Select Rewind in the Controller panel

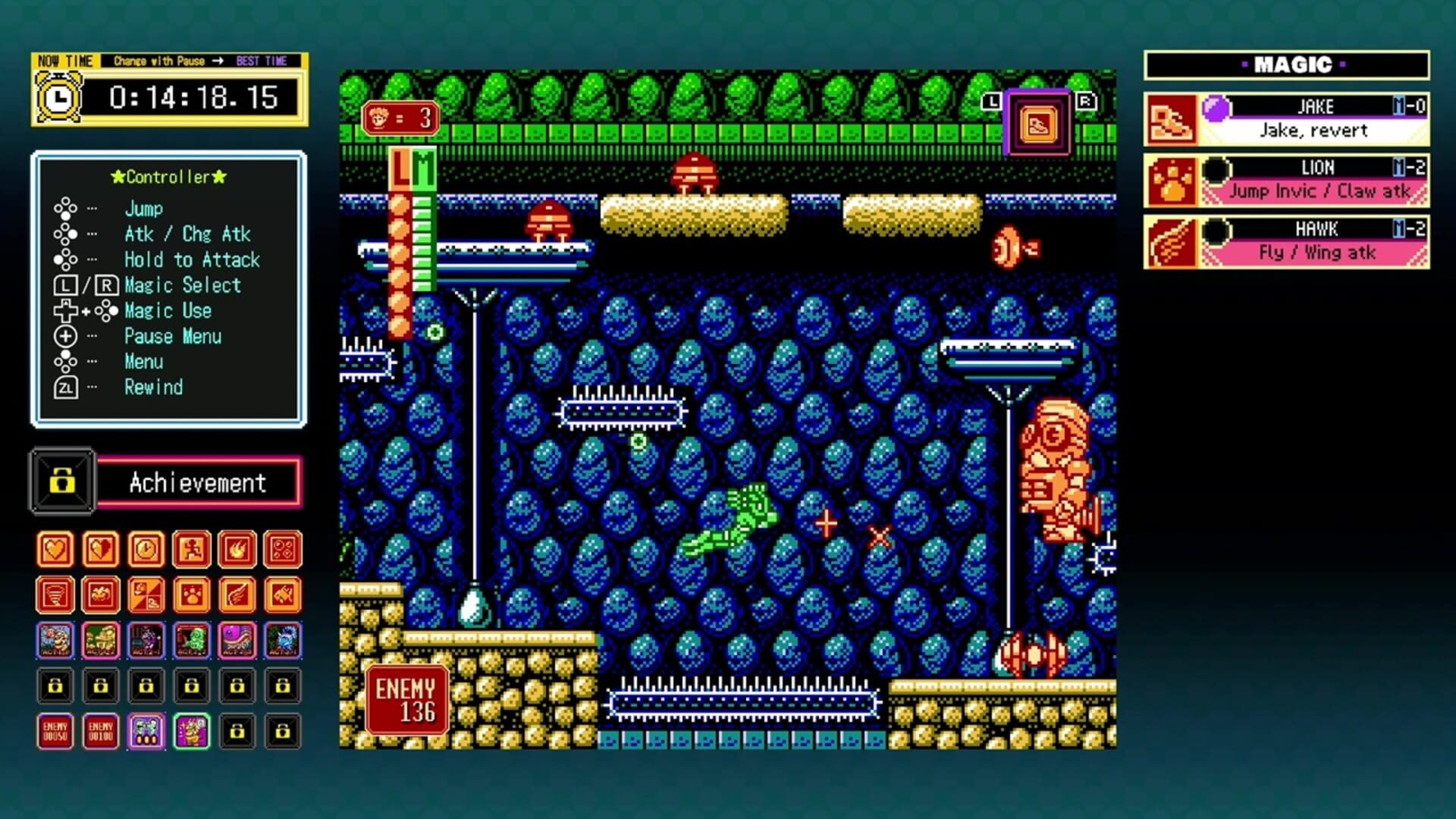pyautogui.click(x=154, y=388)
